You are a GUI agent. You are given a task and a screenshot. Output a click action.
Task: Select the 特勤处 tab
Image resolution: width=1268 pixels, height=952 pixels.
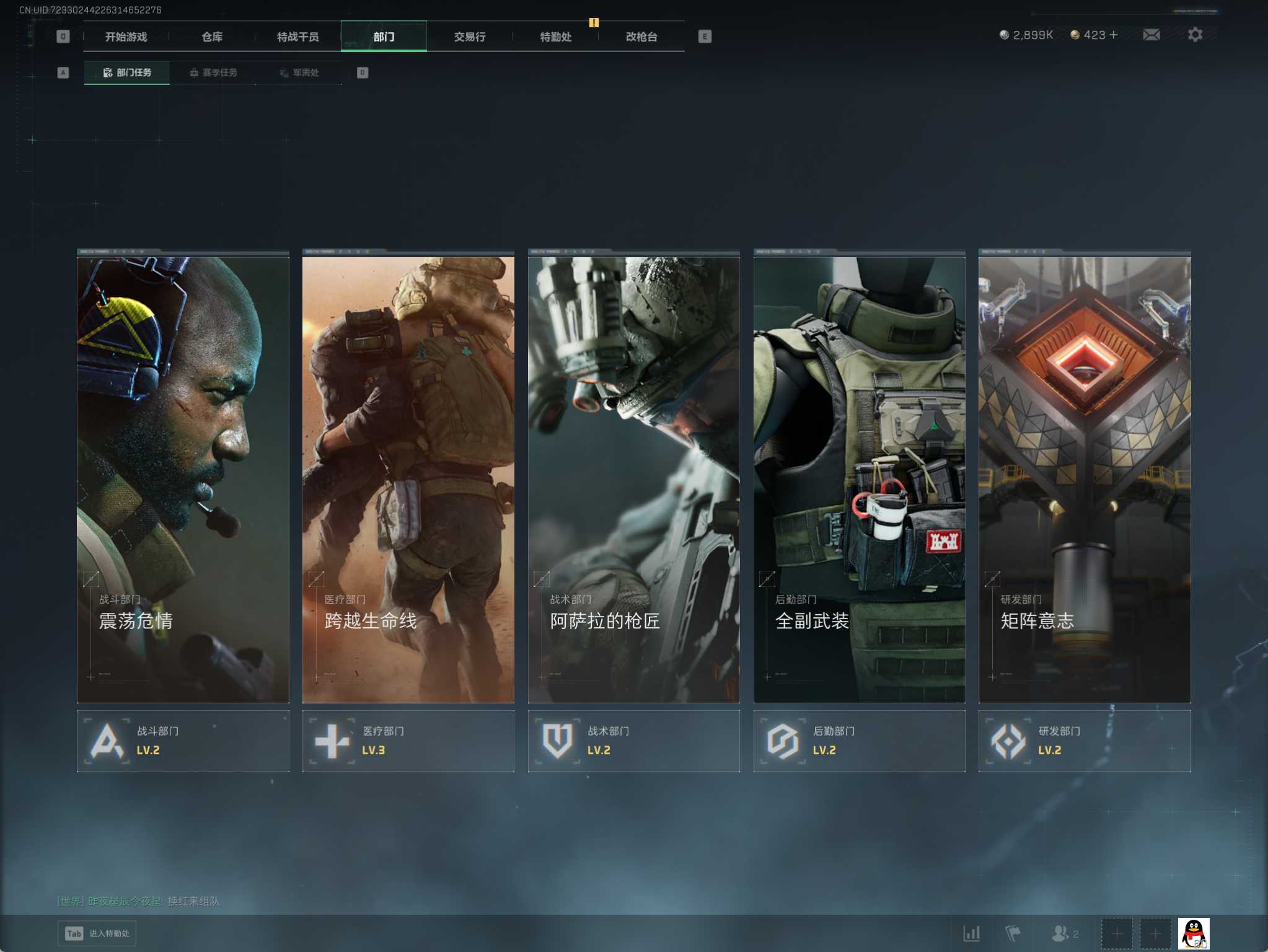point(555,37)
